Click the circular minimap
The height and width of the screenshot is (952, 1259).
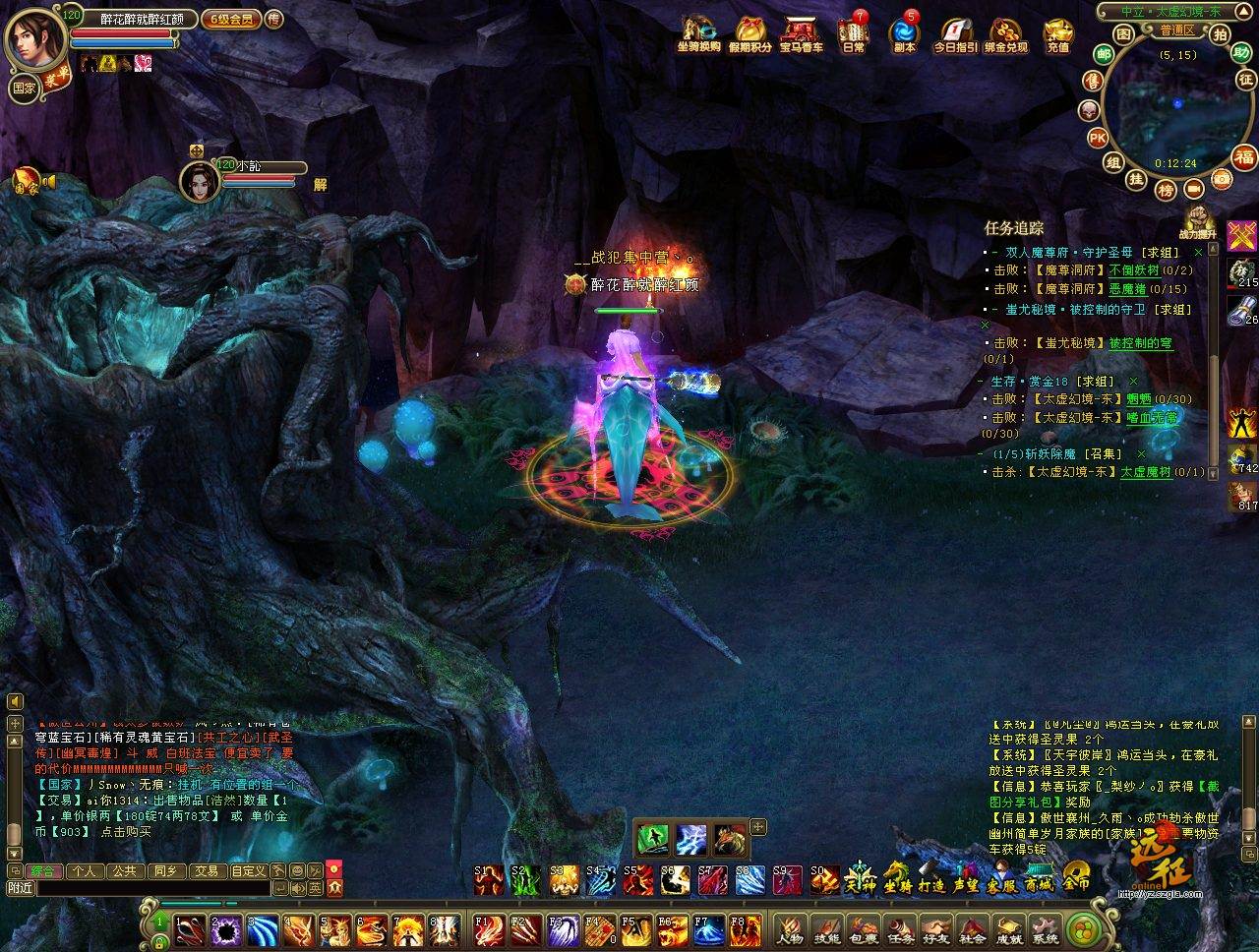(x=1170, y=108)
